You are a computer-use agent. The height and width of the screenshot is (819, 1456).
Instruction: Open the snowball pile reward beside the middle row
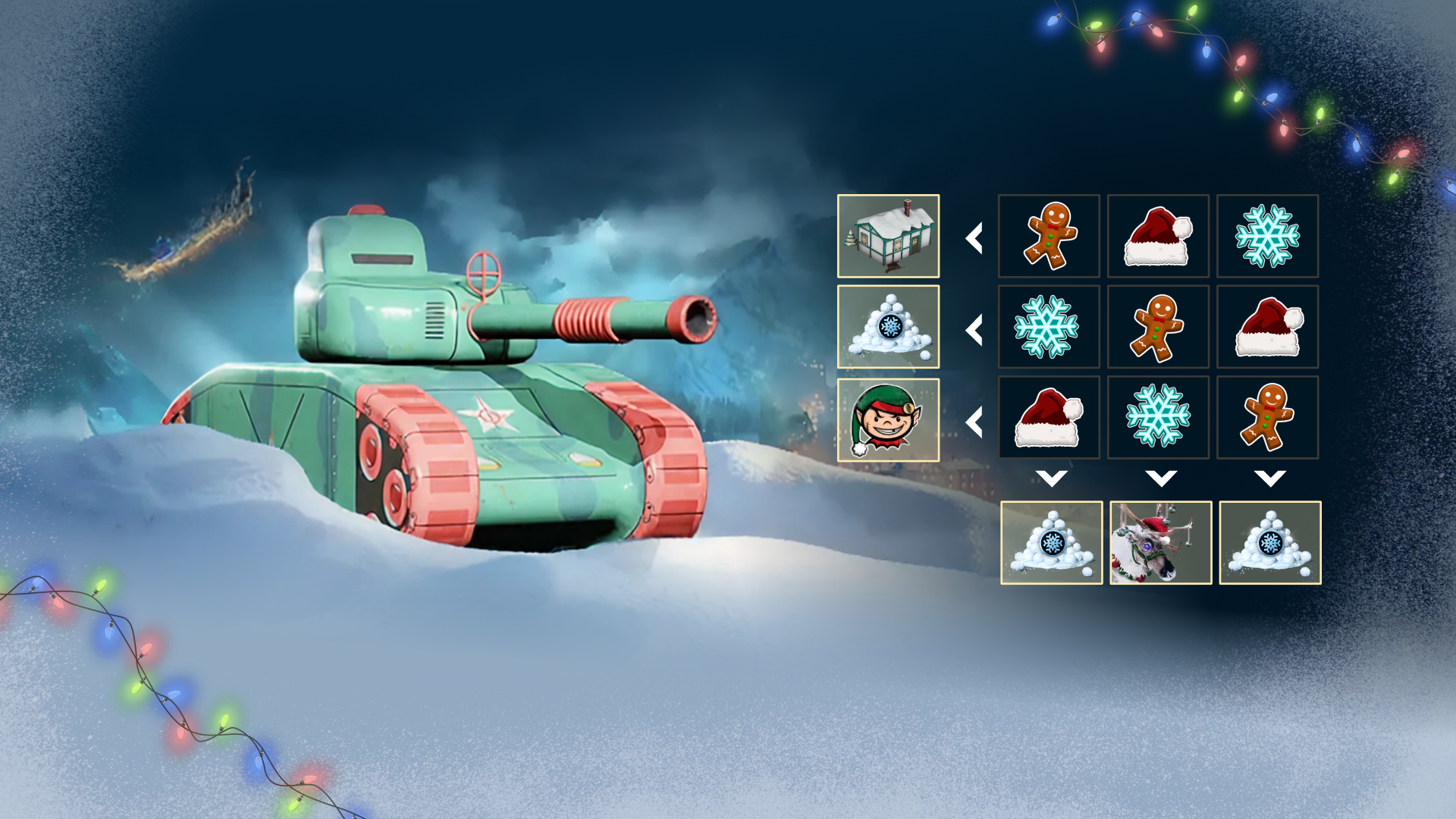point(888,327)
